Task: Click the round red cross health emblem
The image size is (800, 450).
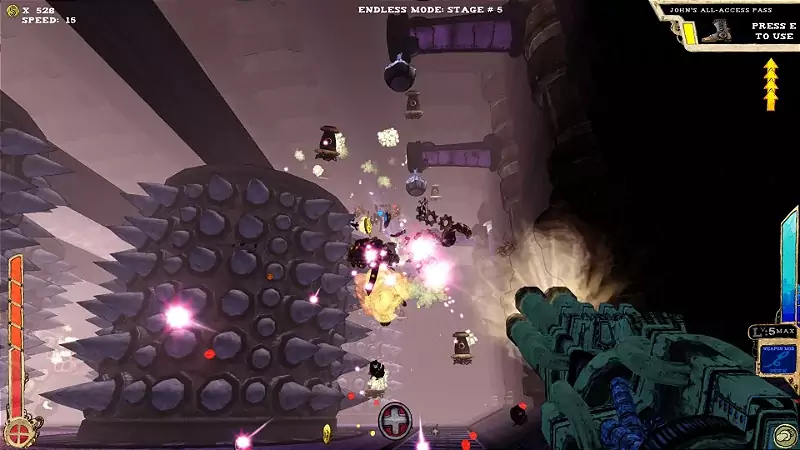Action: 19,431
